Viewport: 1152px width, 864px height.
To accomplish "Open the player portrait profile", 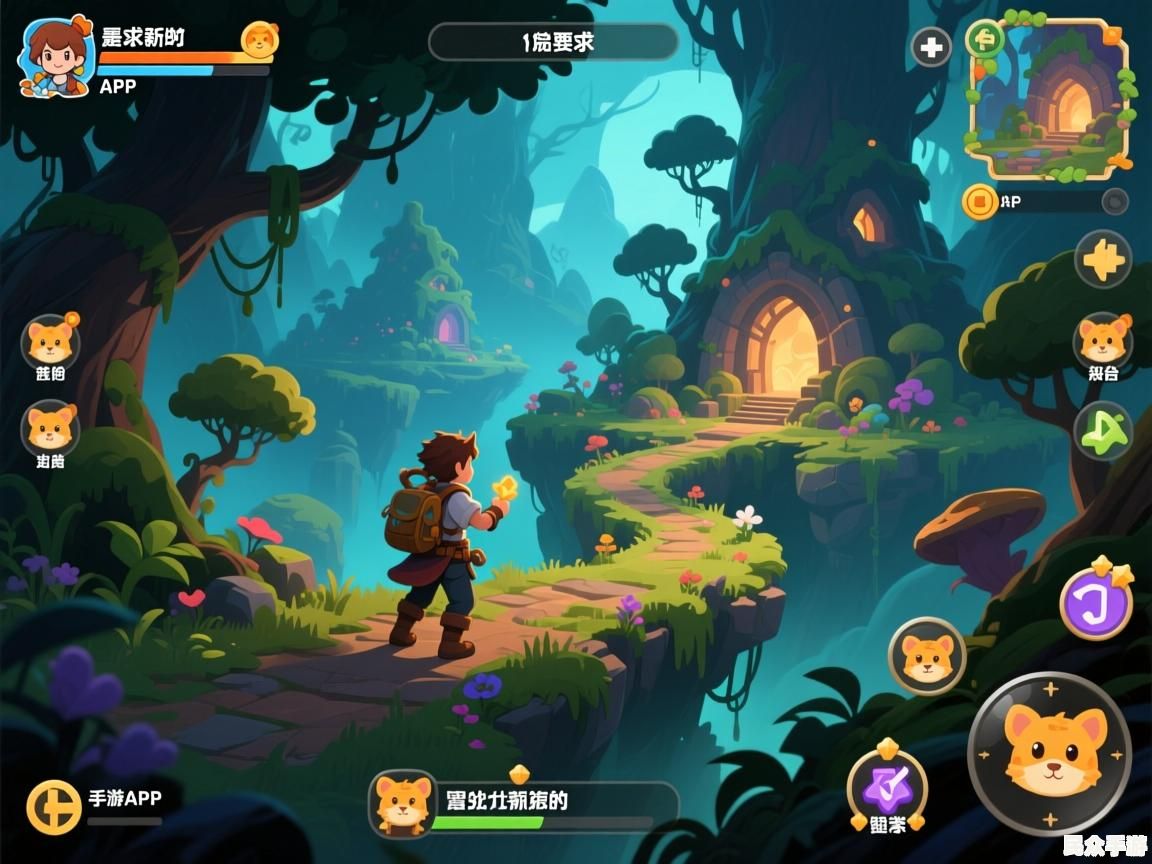I will (x=55, y=55).
